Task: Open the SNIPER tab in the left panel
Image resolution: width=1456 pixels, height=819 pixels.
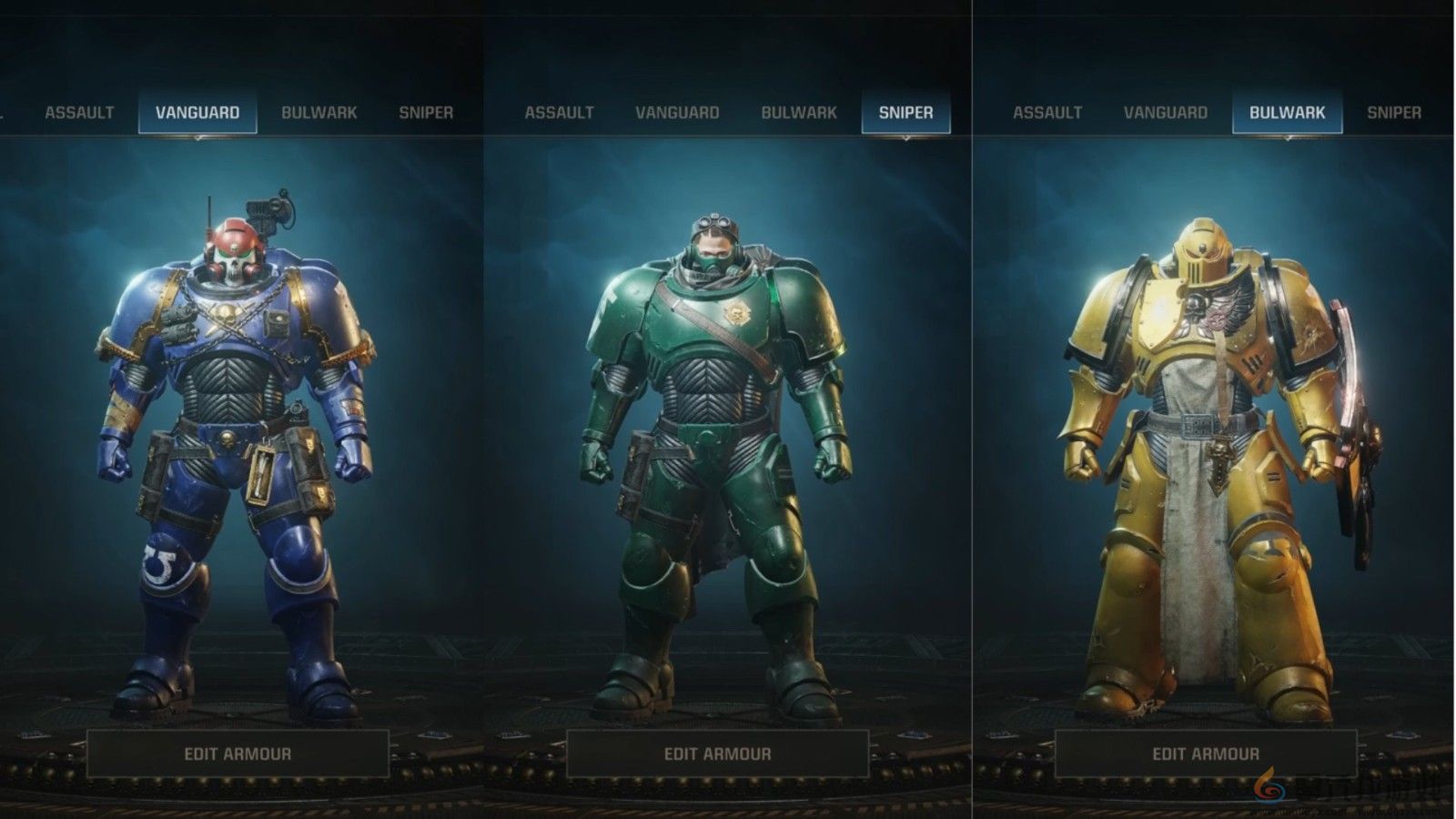Action: [427, 113]
